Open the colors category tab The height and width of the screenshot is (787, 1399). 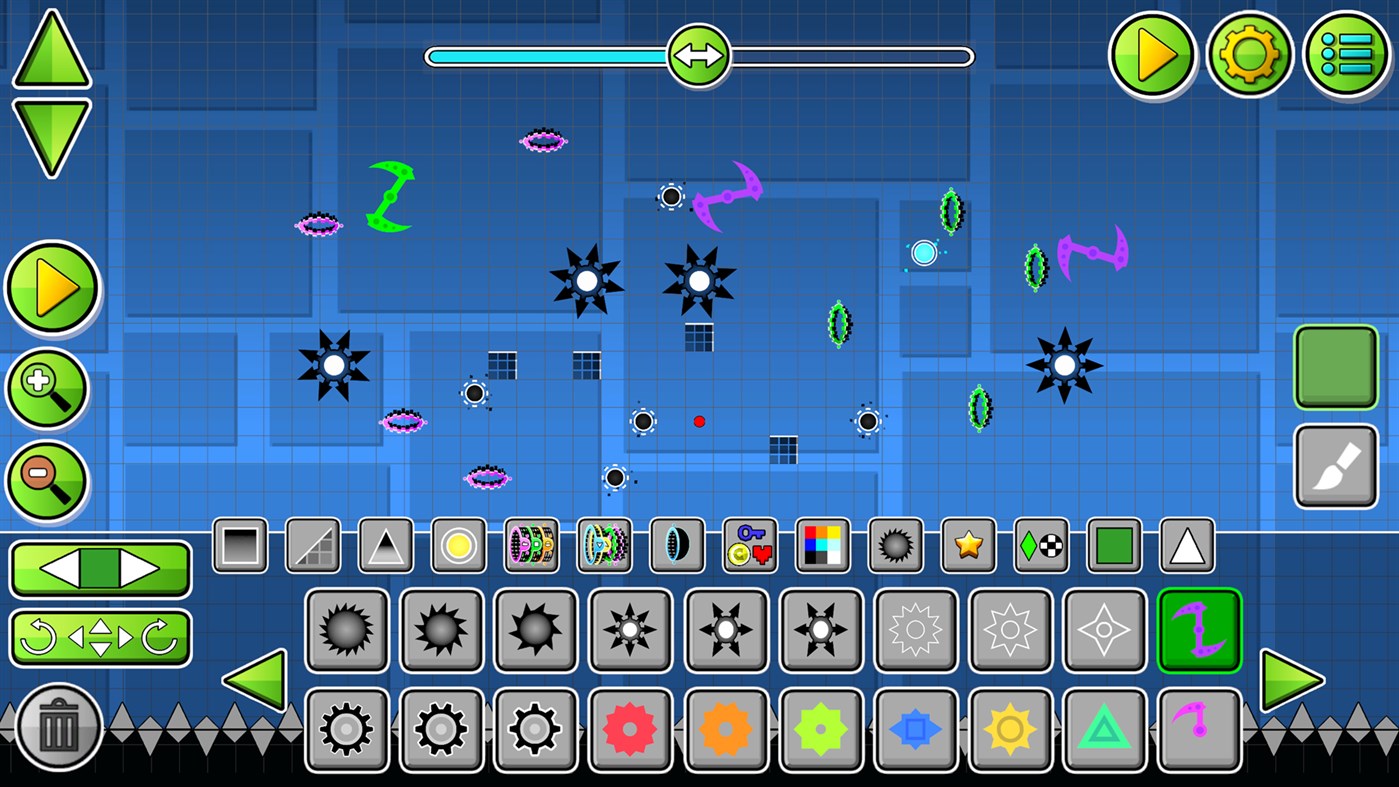[x=822, y=545]
